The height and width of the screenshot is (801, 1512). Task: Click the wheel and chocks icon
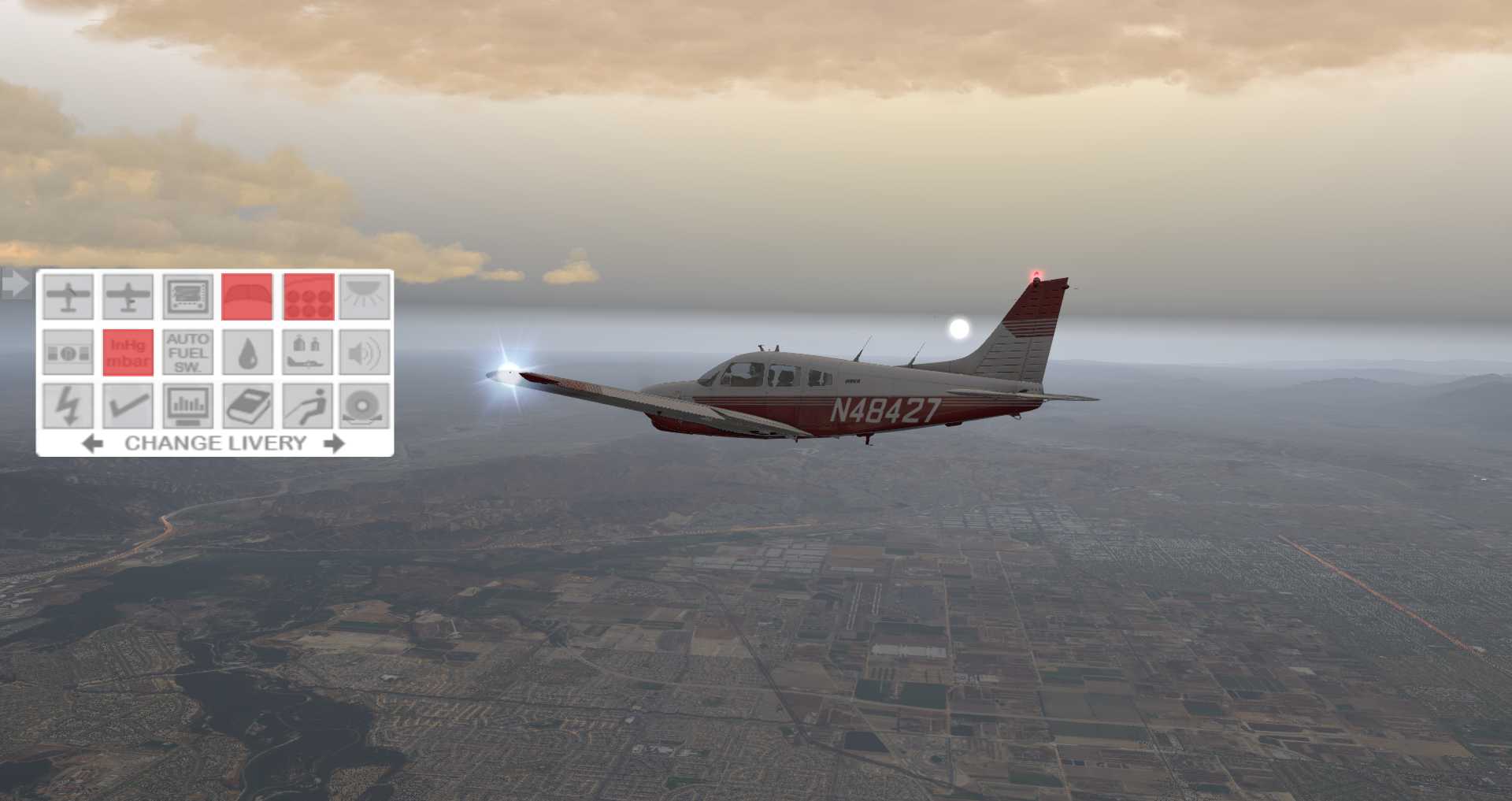click(x=365, y=406)
